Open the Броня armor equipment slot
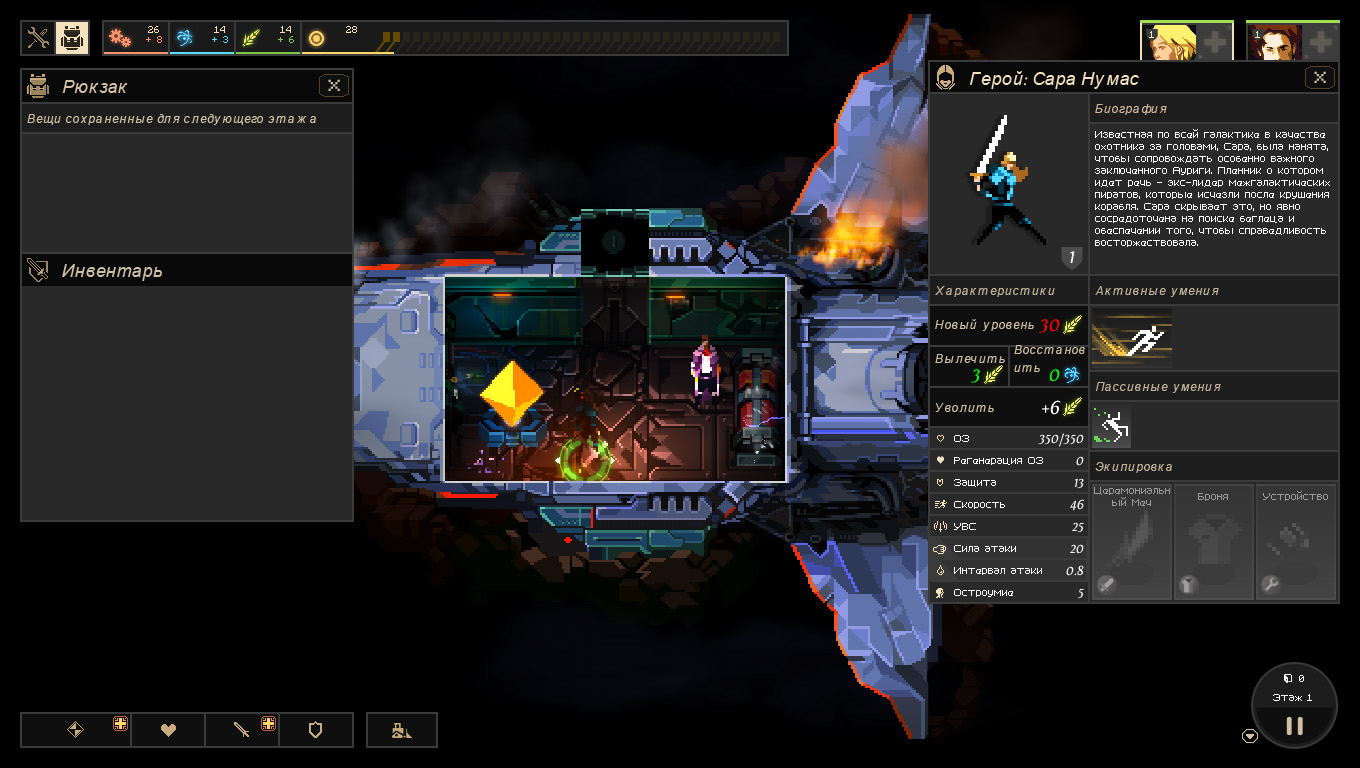Screen dimensions: 1360x768 pyautogui.click(x=1213, y=541)
